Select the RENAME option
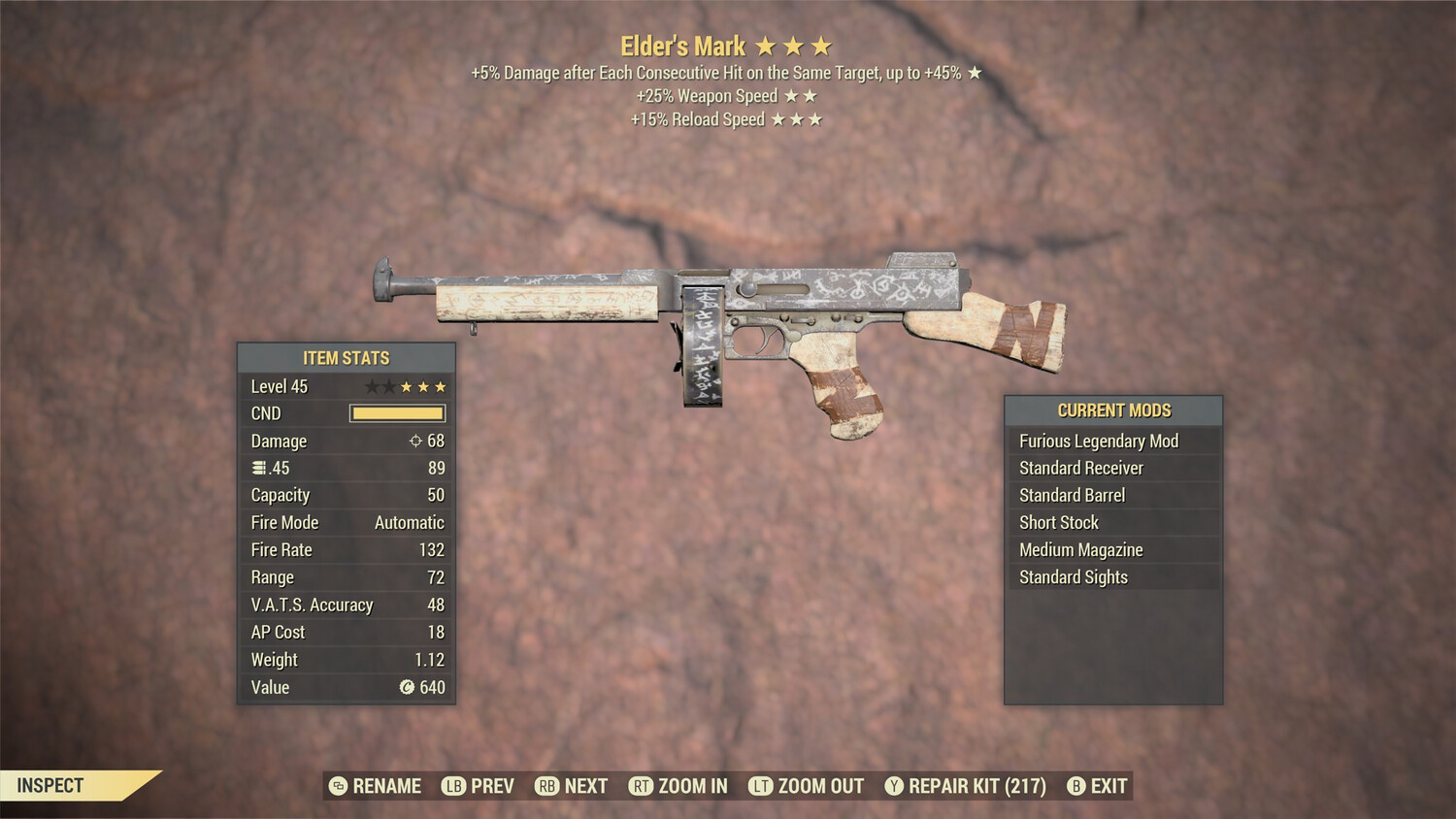The image size is (1456, 819). pos(388,786)
